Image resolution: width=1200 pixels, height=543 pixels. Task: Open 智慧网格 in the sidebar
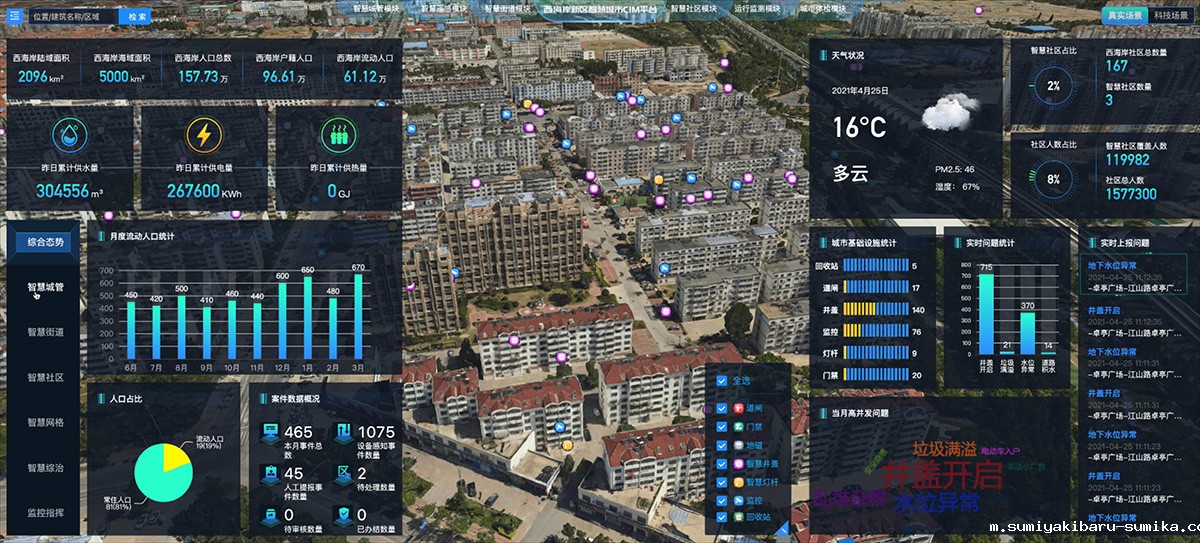coord(45,422)
